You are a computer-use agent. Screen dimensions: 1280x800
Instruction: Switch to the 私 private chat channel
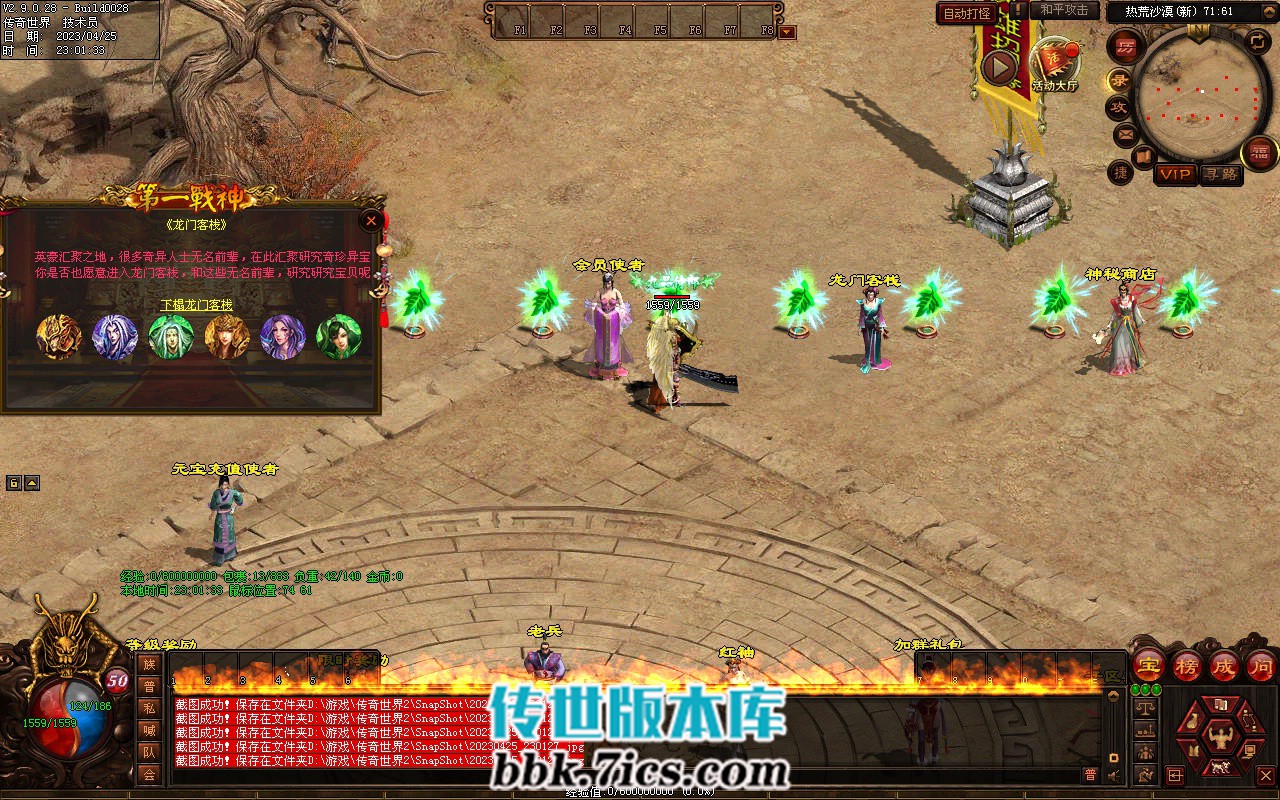pos(149,708)
